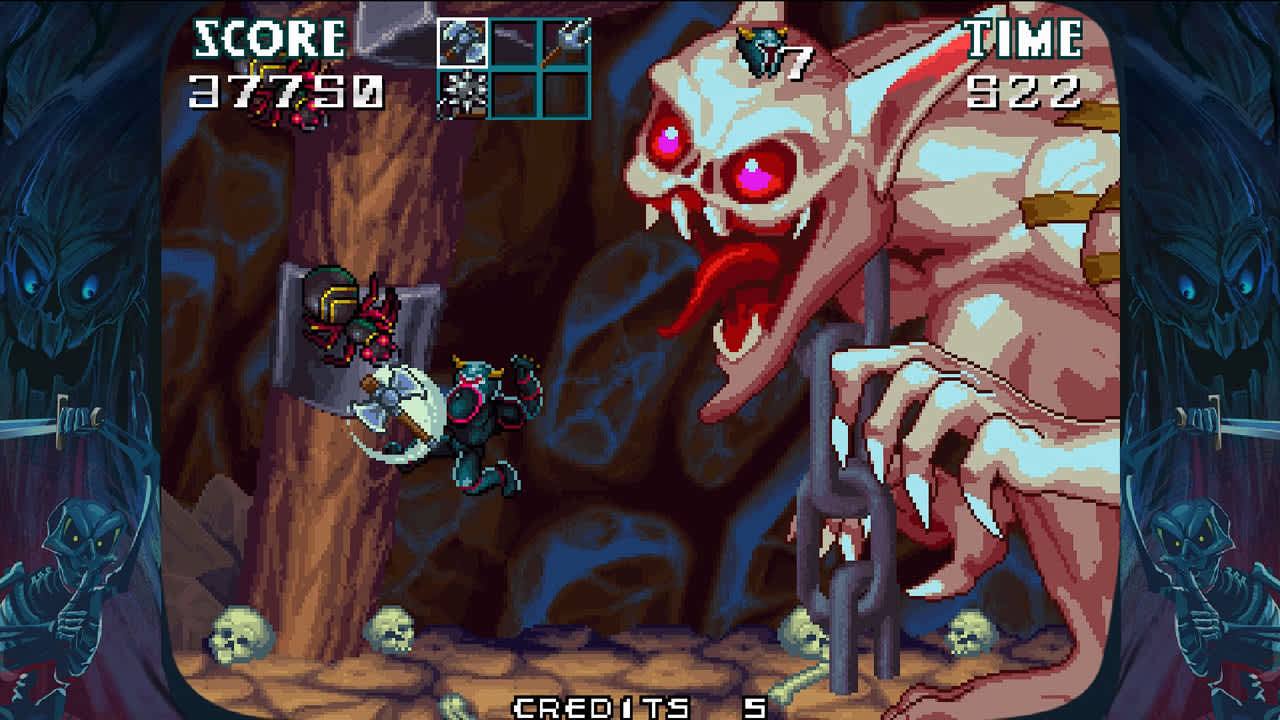Click the TIME label

[1022, 40]
